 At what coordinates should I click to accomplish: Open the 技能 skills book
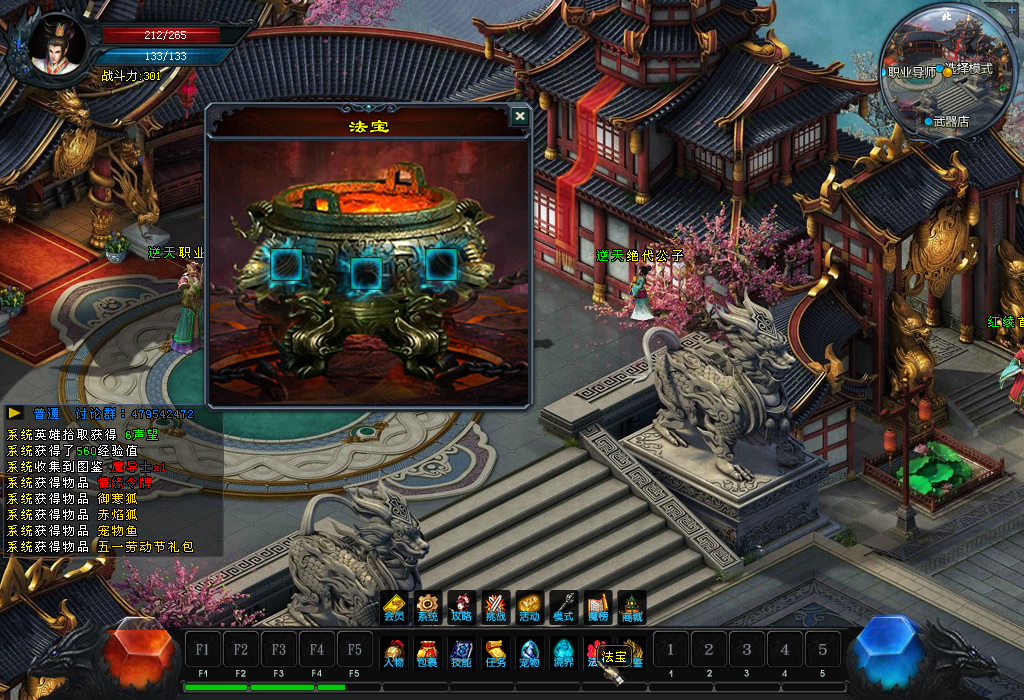pos(461,652)
